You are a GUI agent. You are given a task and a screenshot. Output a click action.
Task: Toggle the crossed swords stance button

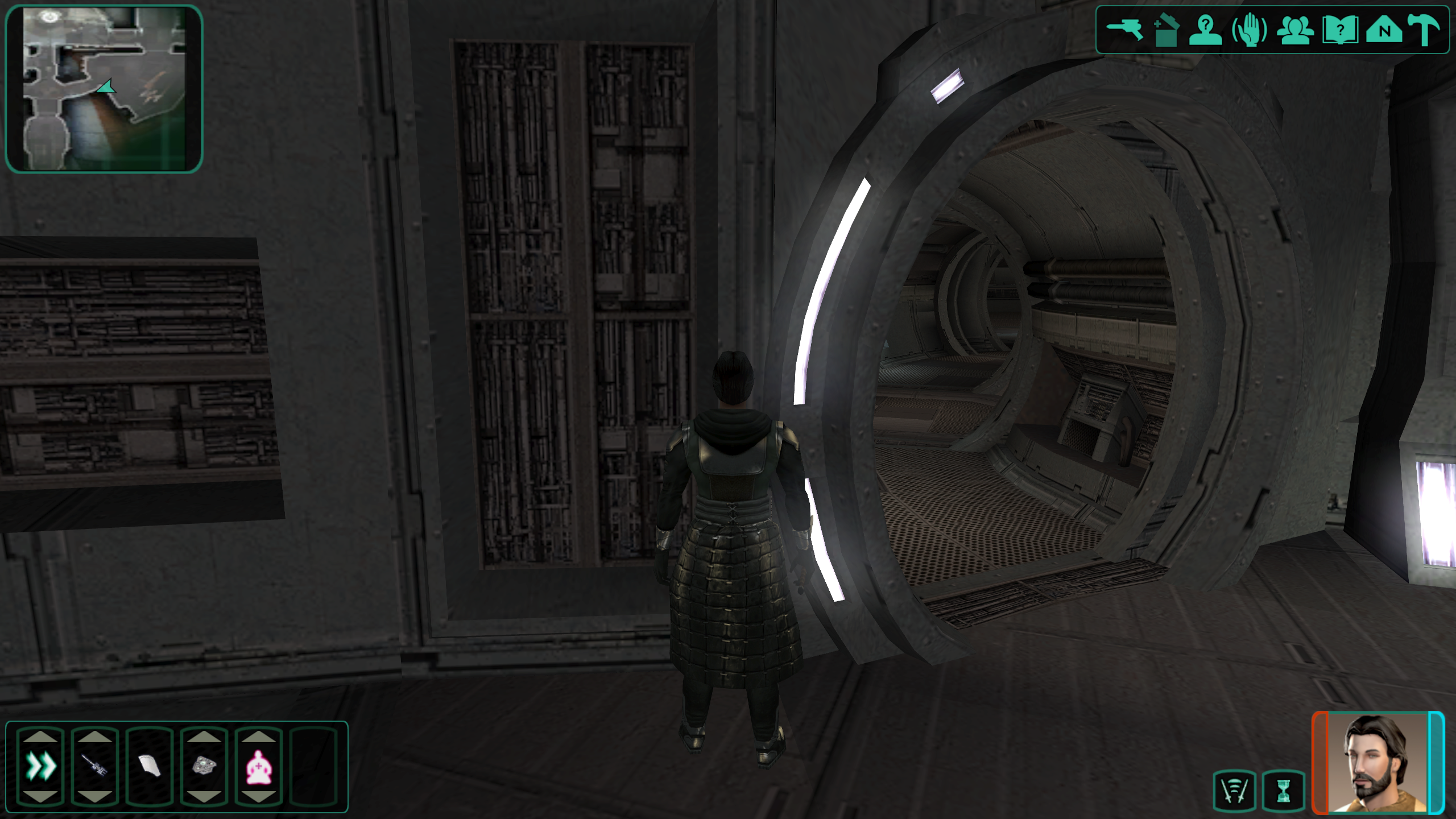[1234, 791]
